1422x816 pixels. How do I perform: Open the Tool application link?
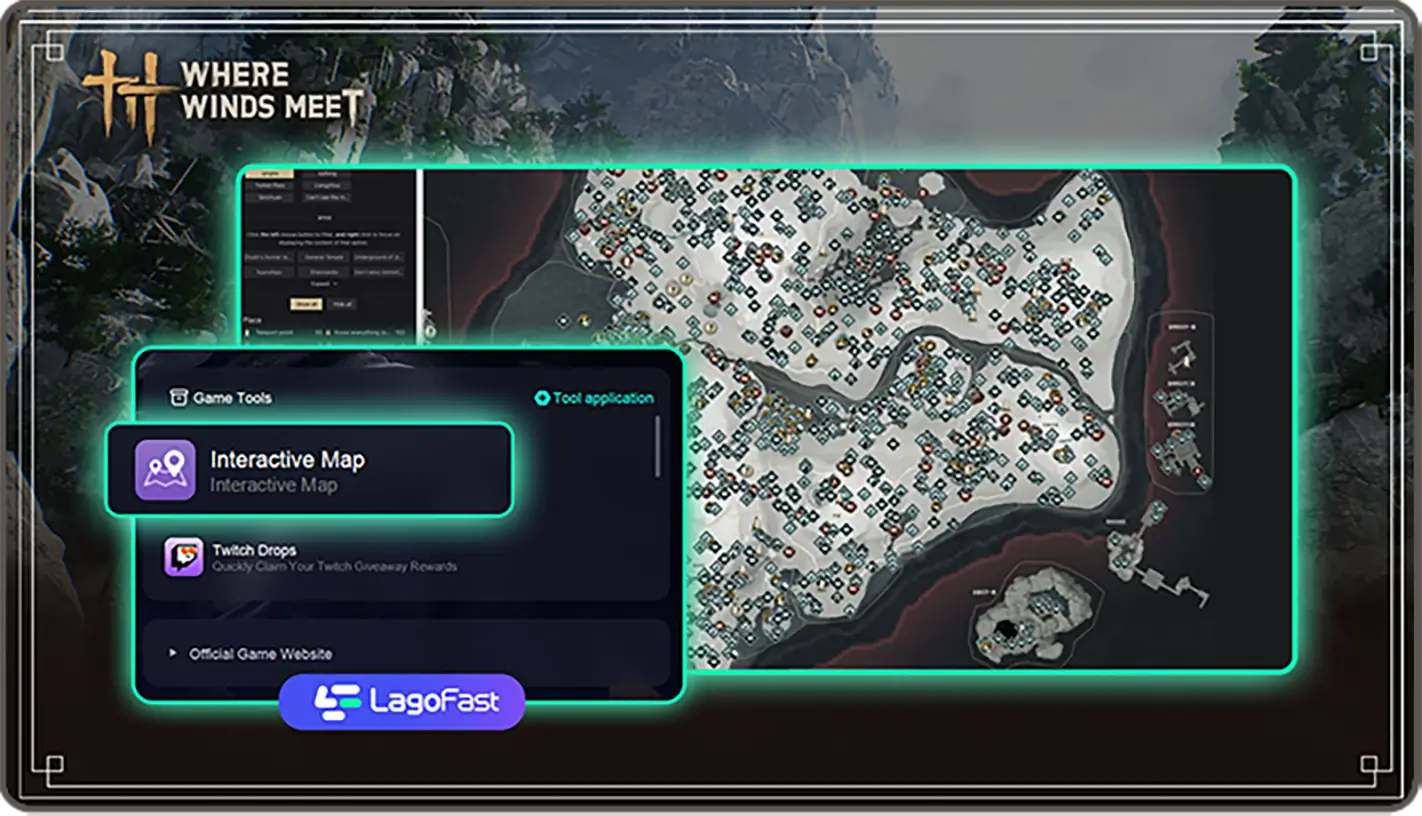pos(594,398)
